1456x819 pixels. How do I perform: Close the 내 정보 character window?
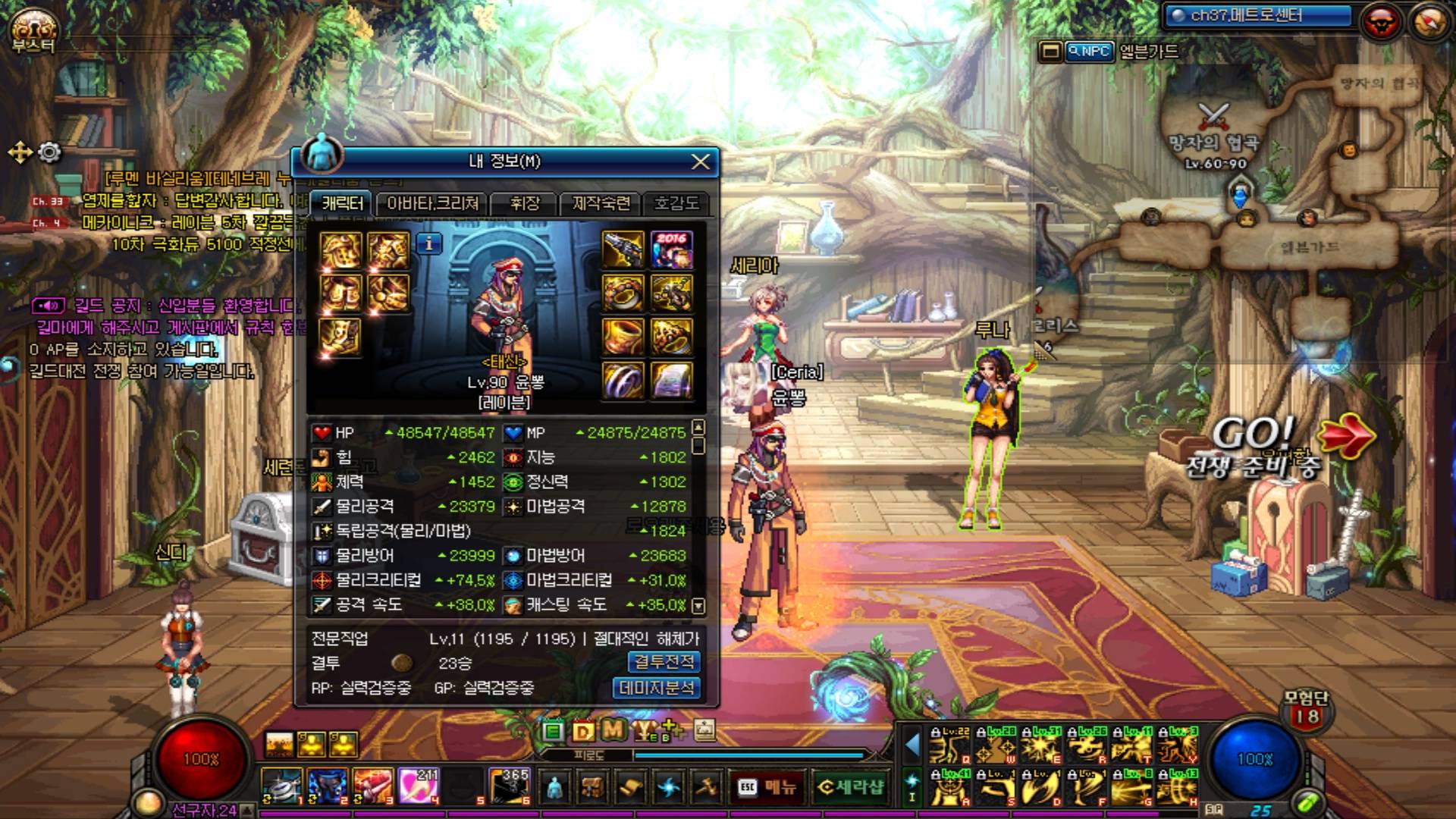coord(700,162)
